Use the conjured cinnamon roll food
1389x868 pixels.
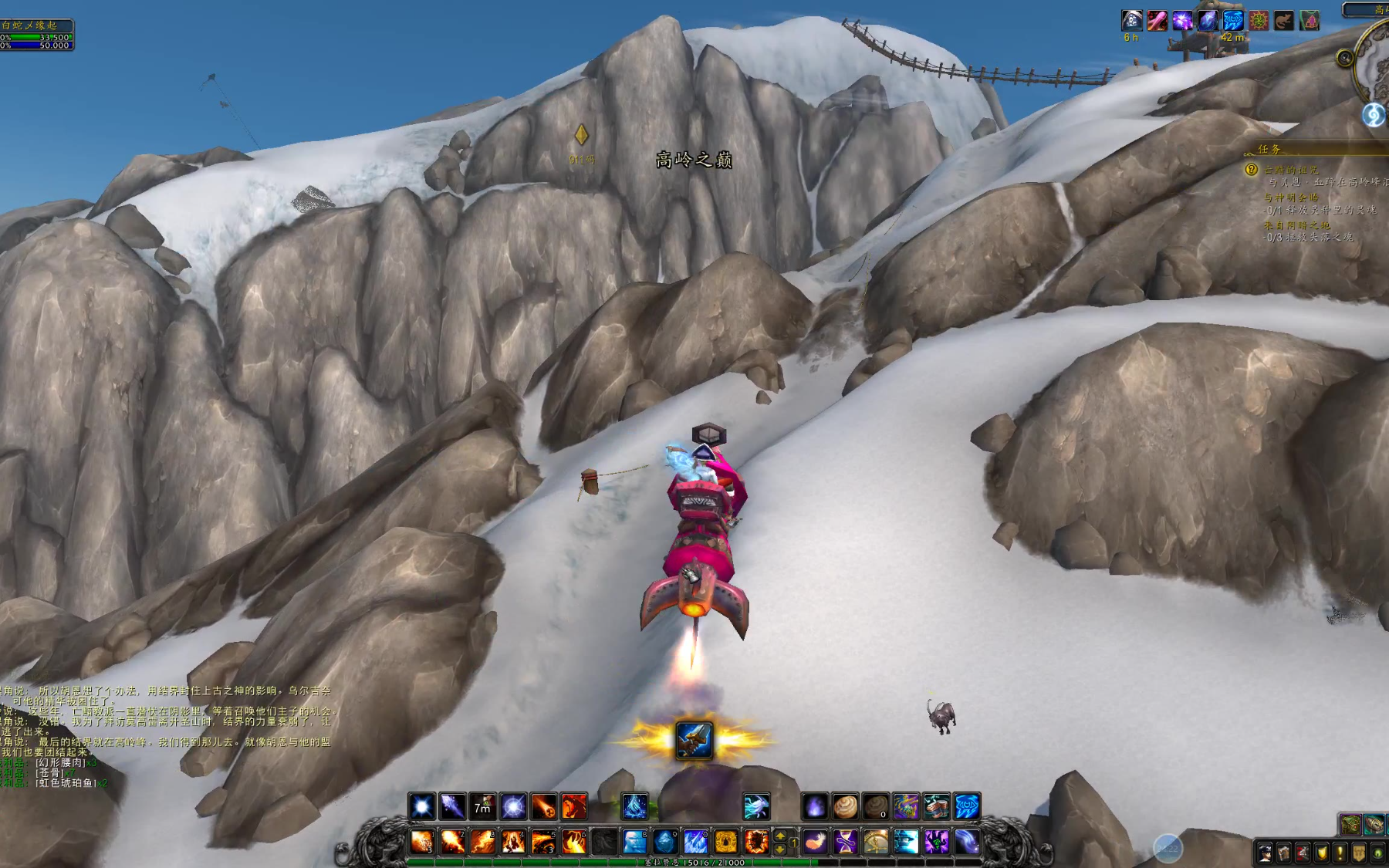(x=845, y=807)
